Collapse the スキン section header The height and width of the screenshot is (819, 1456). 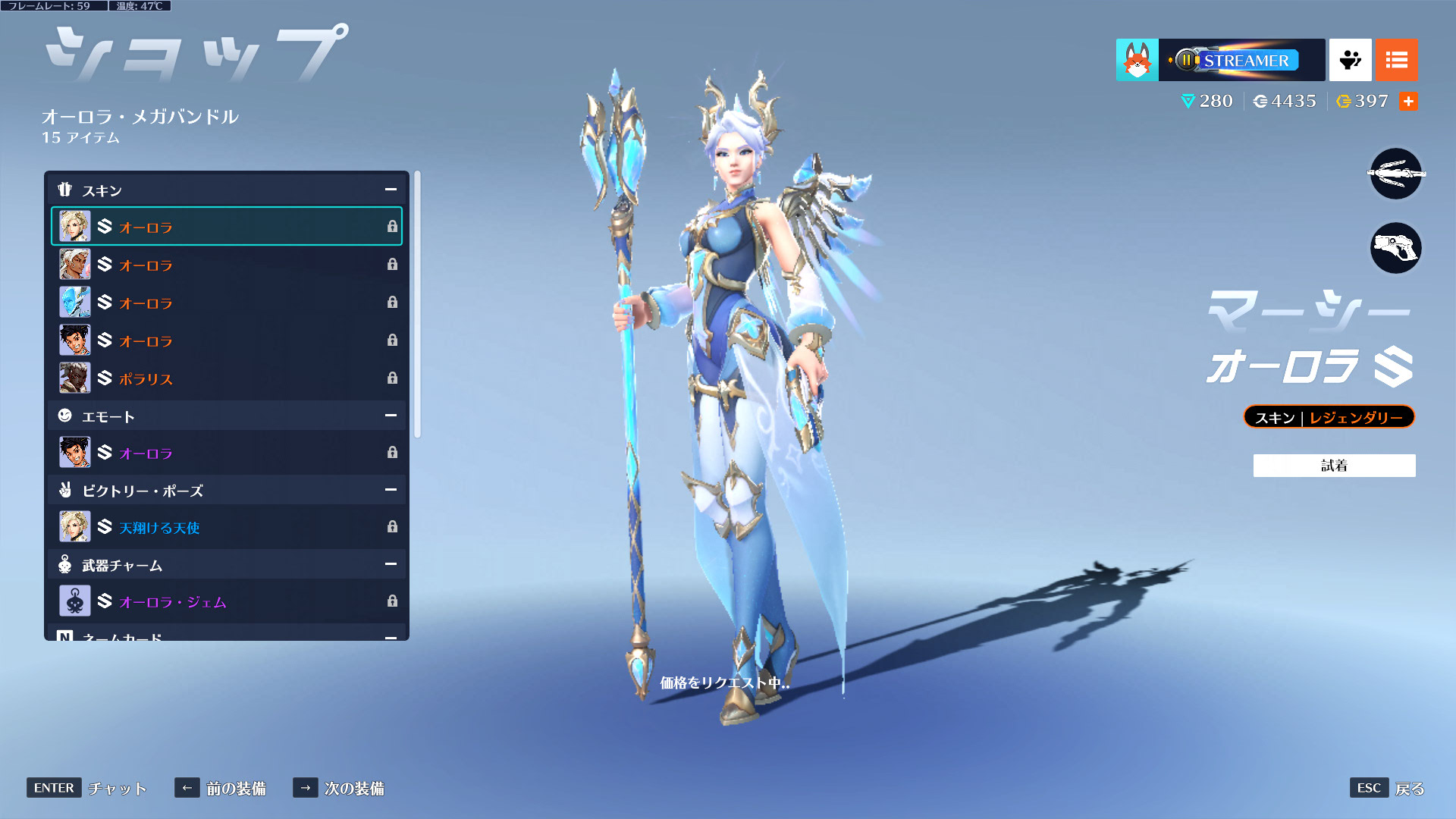click(391, 190)
